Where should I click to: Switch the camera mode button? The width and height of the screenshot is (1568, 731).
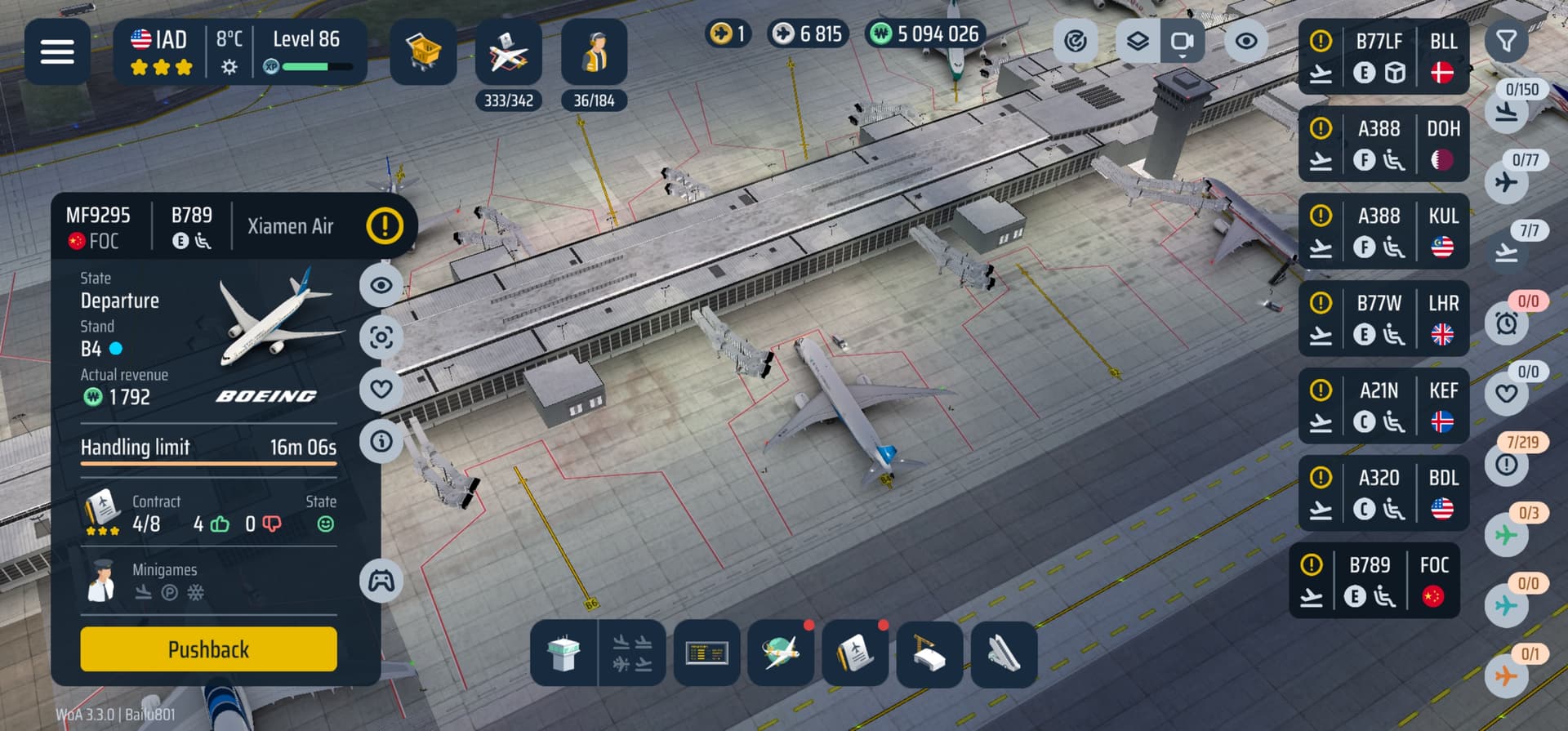tap(1182, 41)
